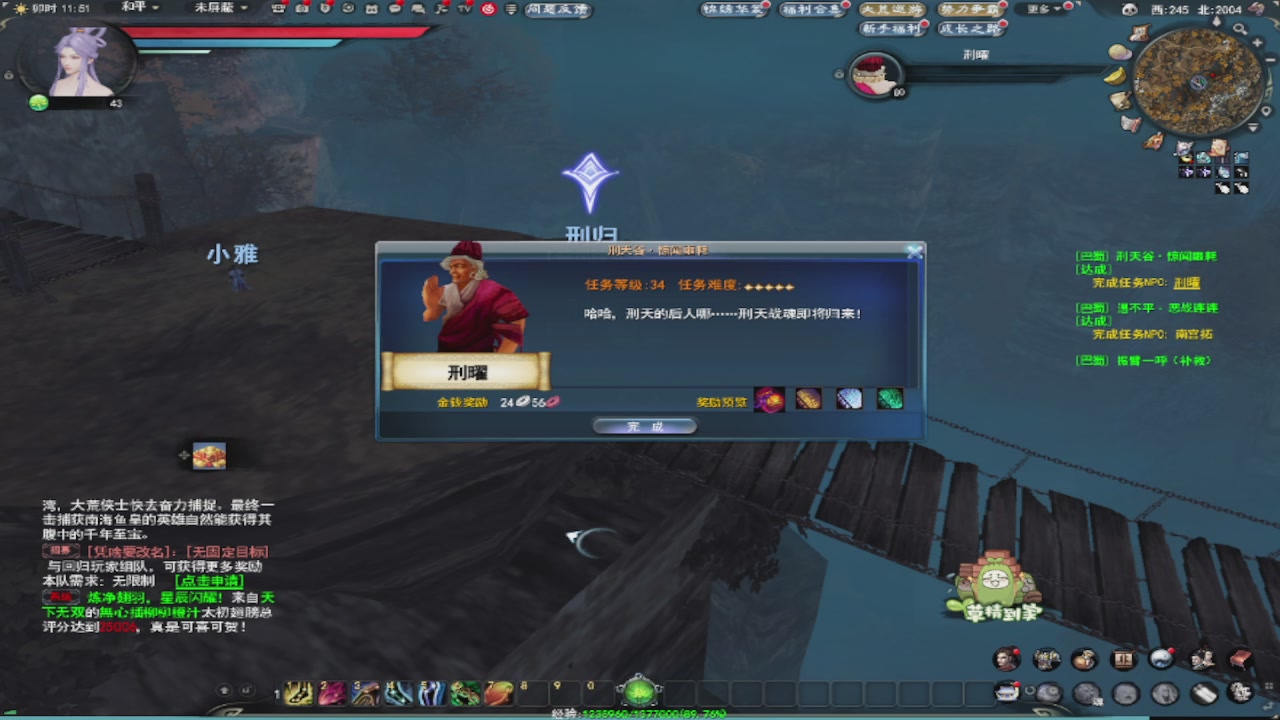Click the two-figures team icon with red dot

(x=1203, y=659)
